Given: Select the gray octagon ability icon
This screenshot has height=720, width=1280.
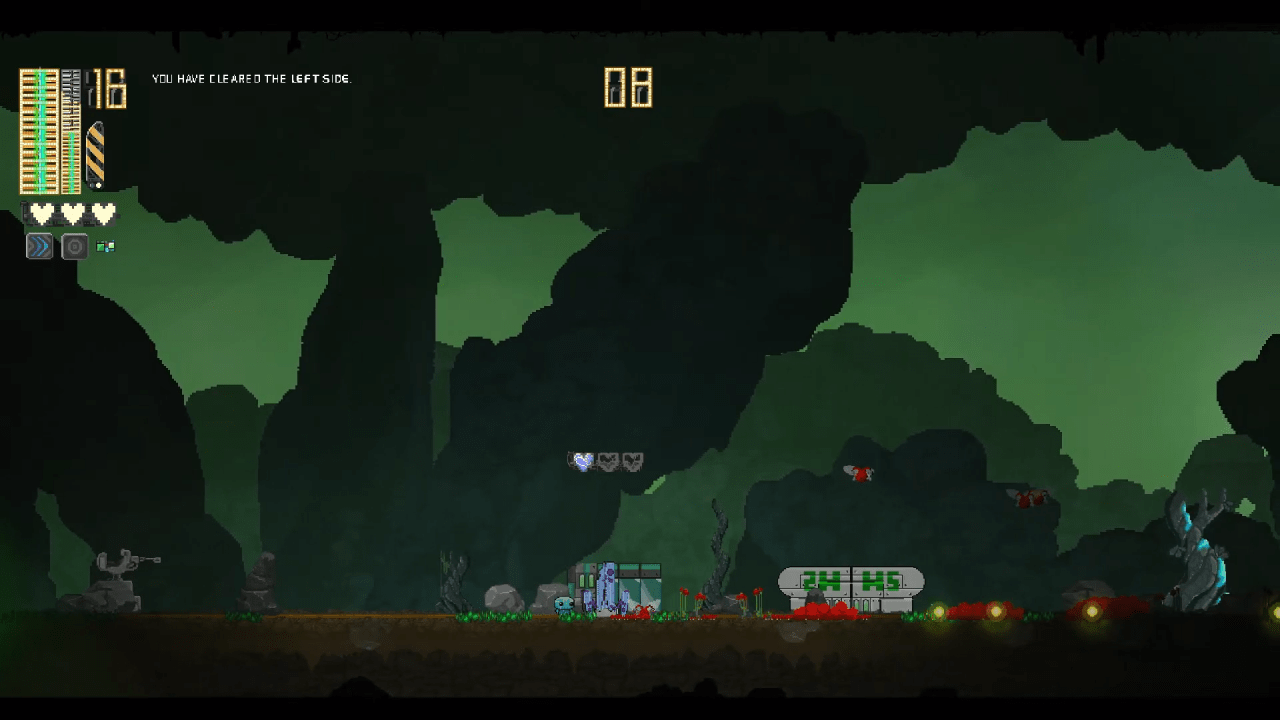Looking at the screenshot, I should tap(75, 246).
